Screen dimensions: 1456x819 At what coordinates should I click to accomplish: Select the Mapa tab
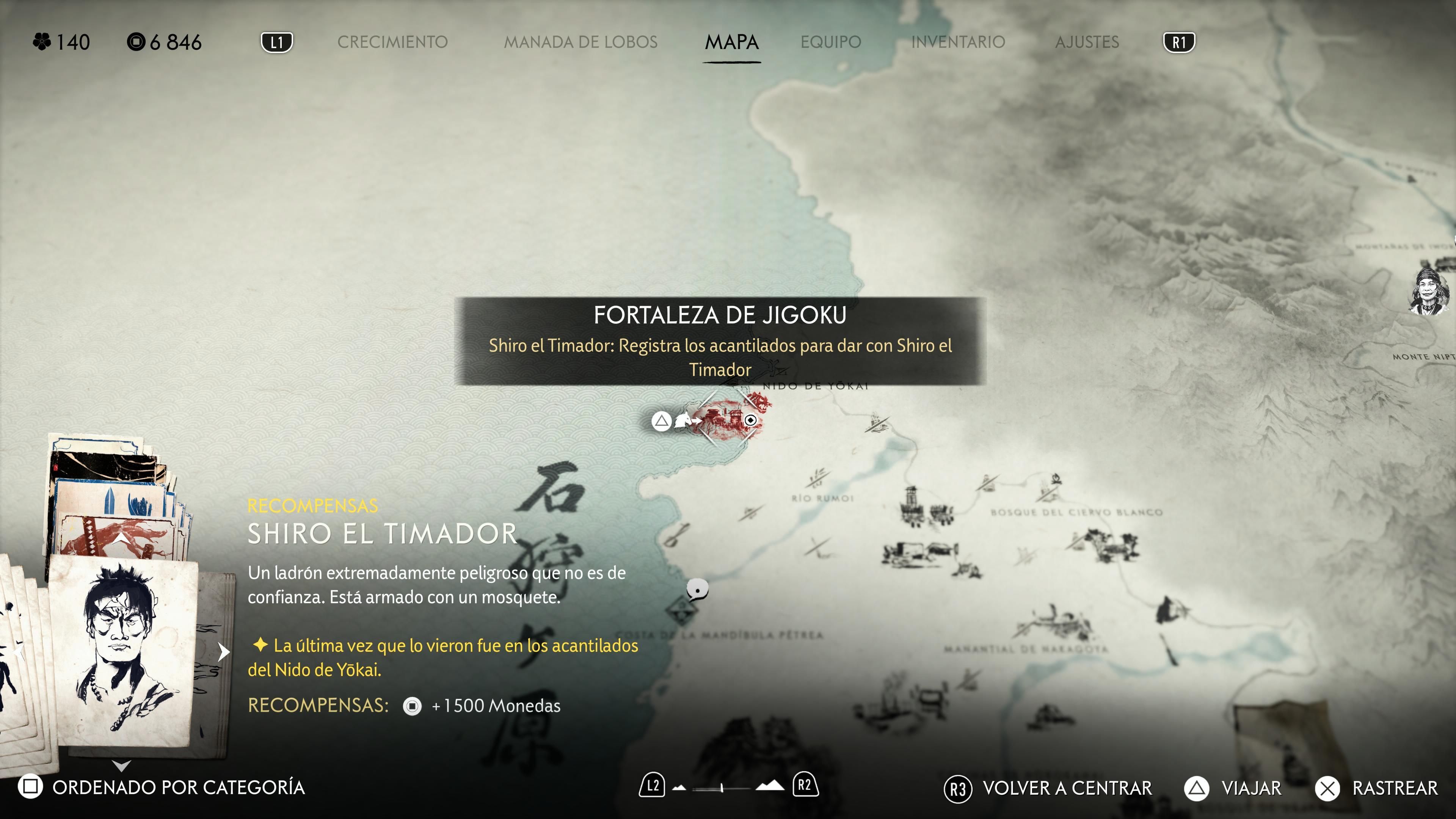pyautogui.click(x=731, y=42)
